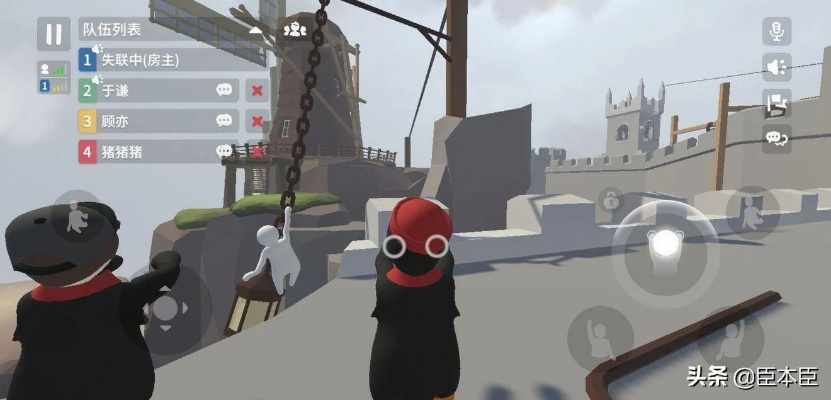The height and width of the screenshot is (400, 831).
Task: Tap the glowing jump button
Action: pyautogui.click(x=664, y=242)
